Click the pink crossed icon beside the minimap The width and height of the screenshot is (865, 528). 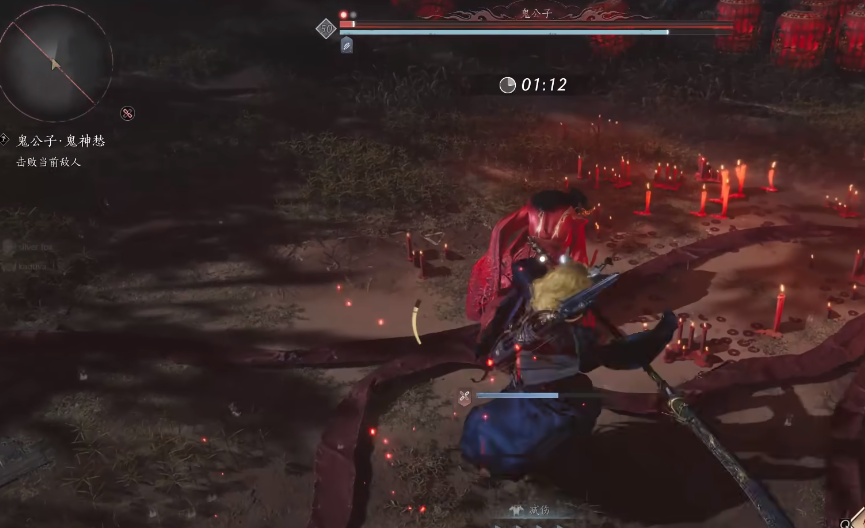click(x=127, y=113)
